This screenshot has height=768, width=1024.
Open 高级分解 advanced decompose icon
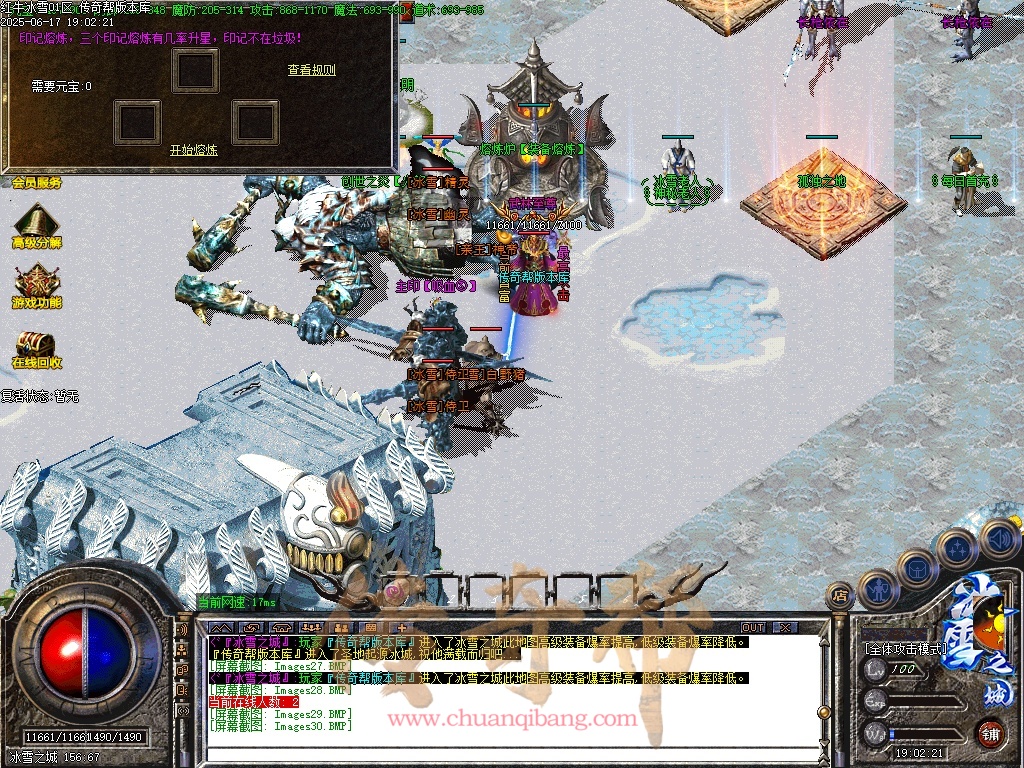point(36,224)
